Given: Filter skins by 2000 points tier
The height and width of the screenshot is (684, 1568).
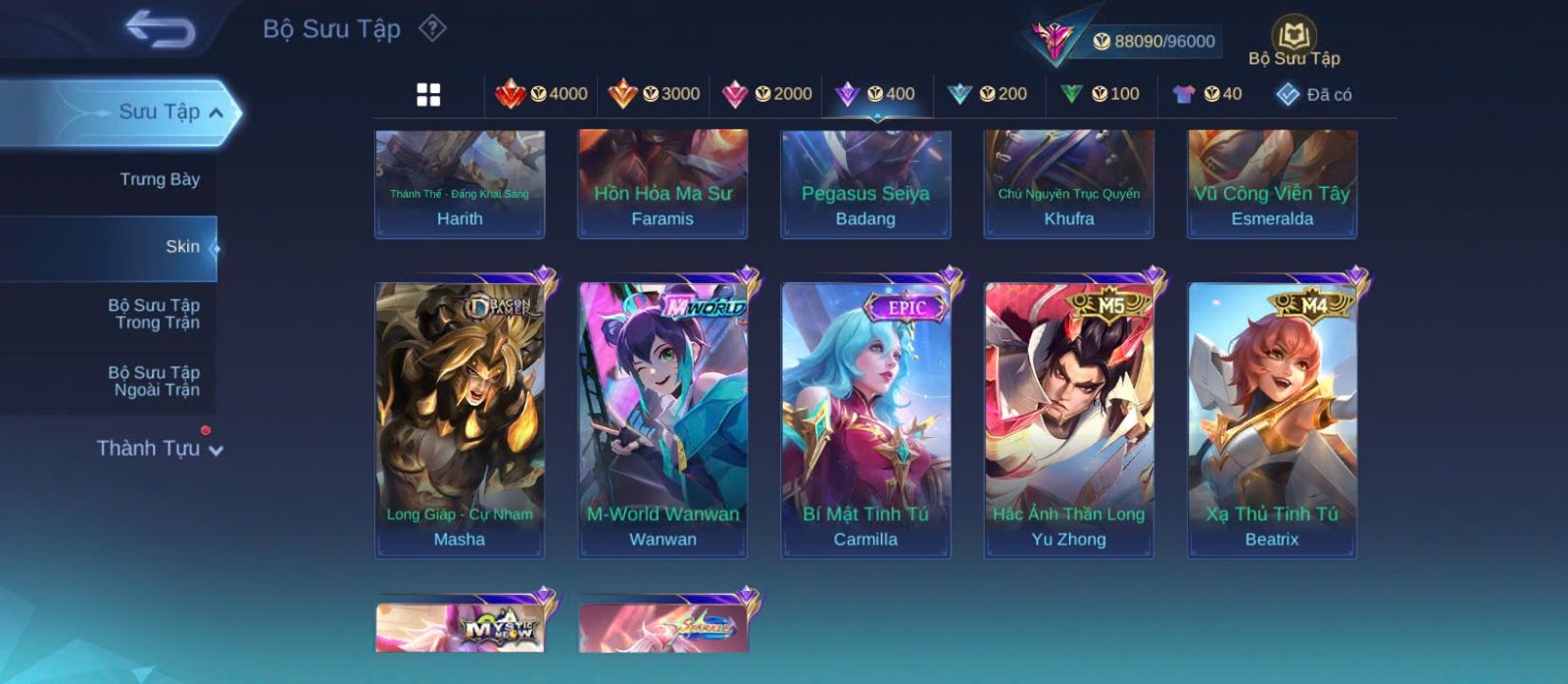Looking at the screenshot, I should pyautogui.click(x=766, y=94).
